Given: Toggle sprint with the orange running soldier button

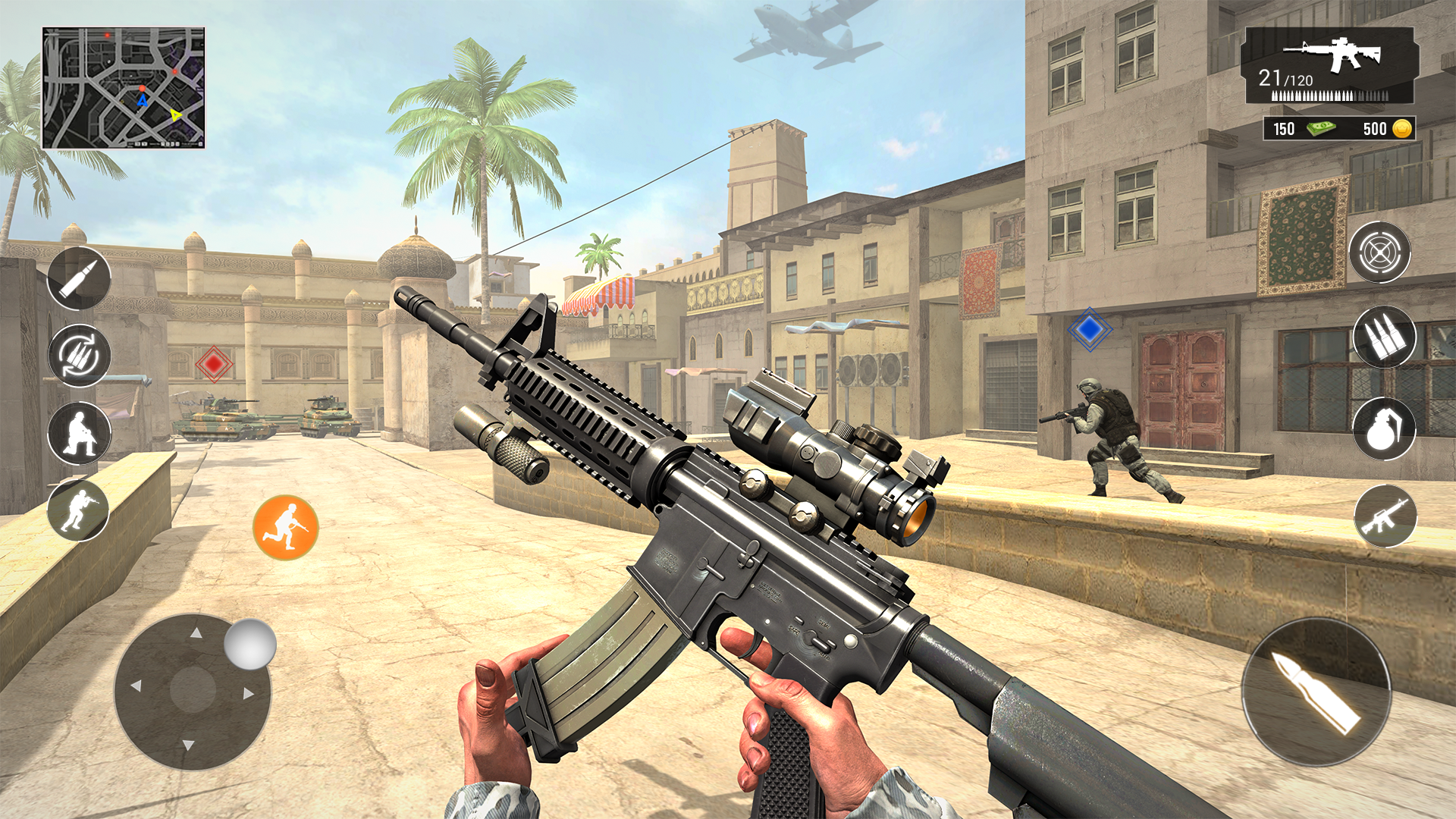Looking at the screenshot, I should pos(287,523).
